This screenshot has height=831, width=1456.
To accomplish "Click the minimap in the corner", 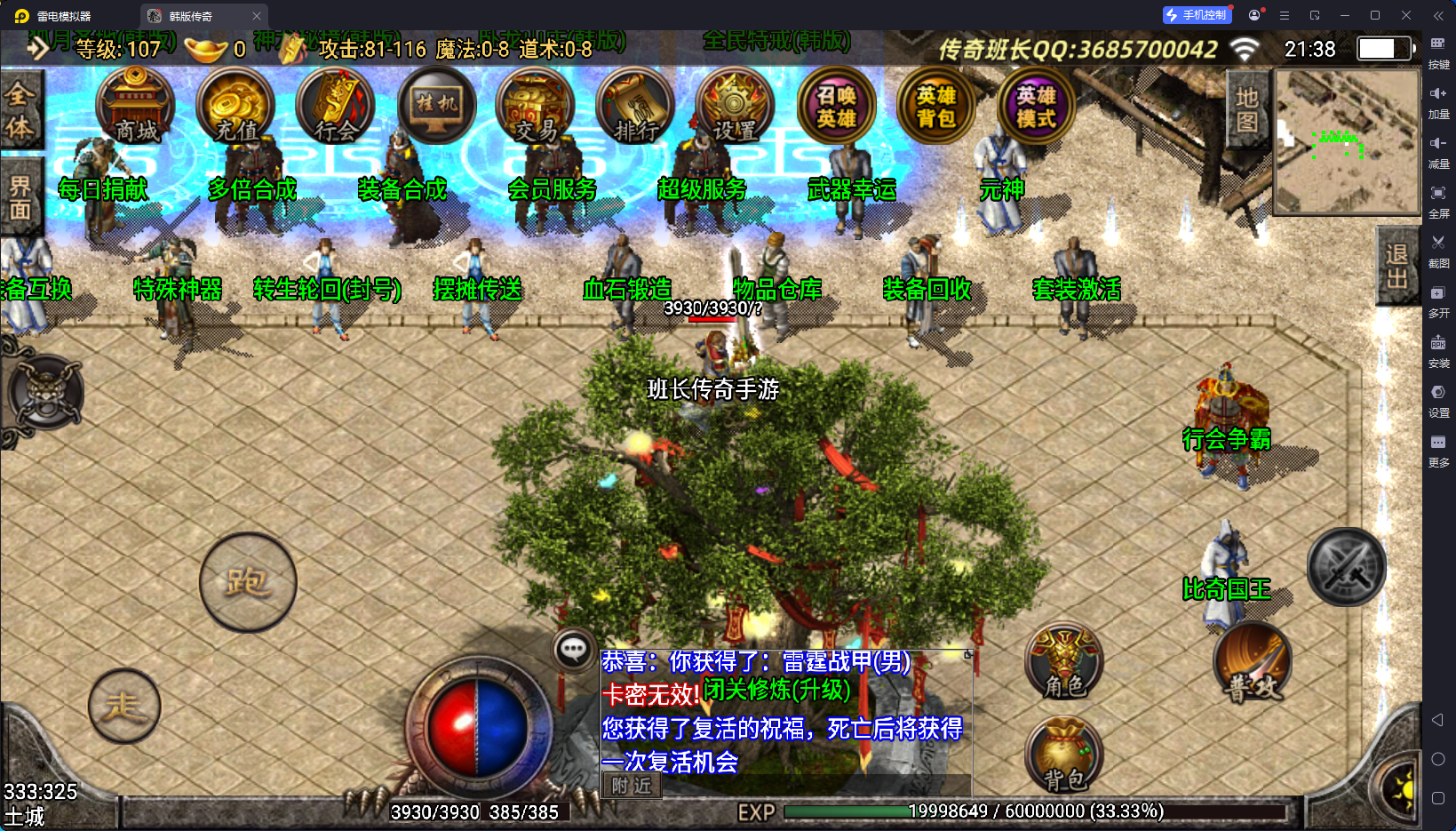I will 1347,142.
